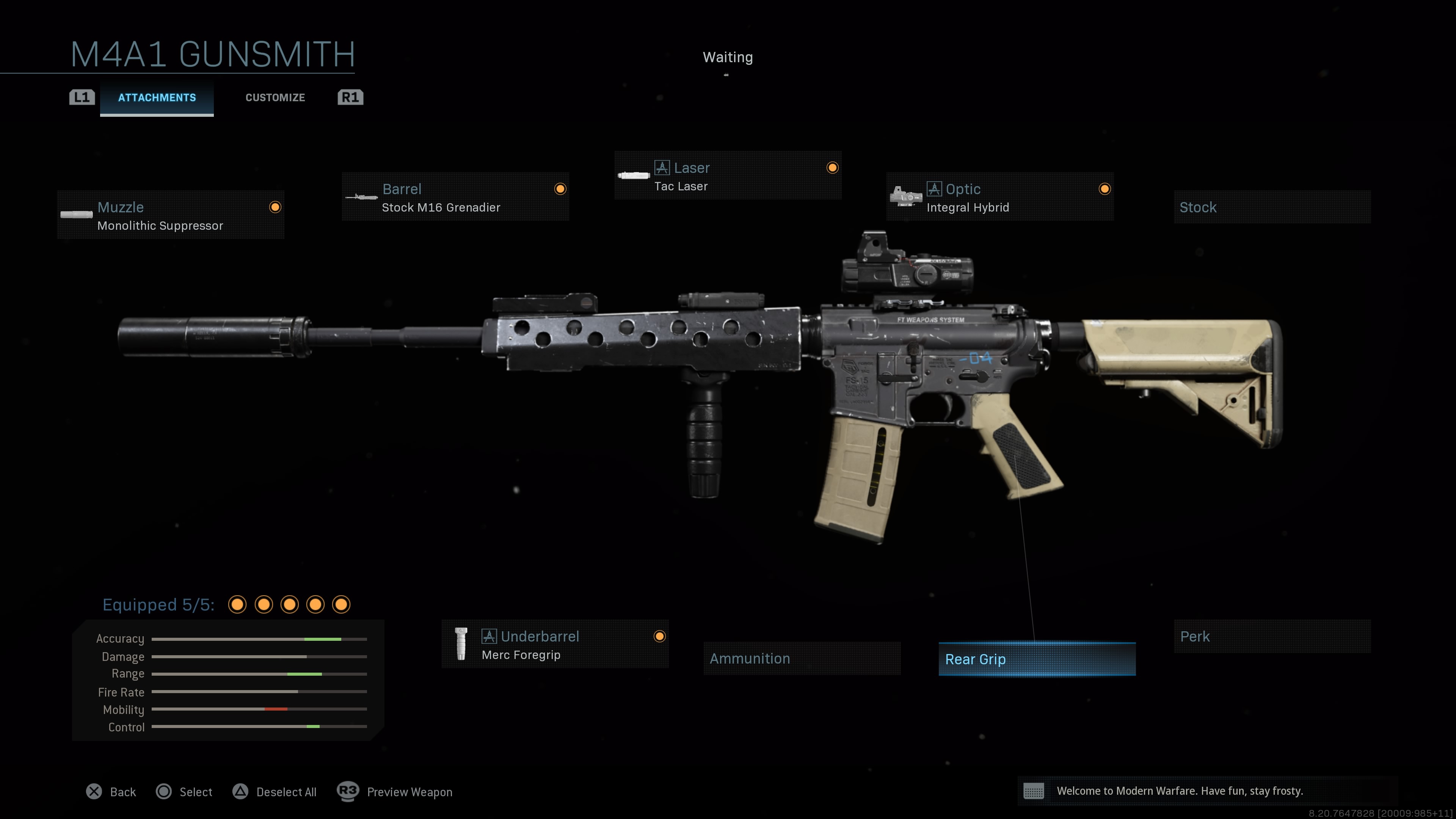Switch to the Customize tab
This screenshot has width=1456, height=819.
point(275,97)
